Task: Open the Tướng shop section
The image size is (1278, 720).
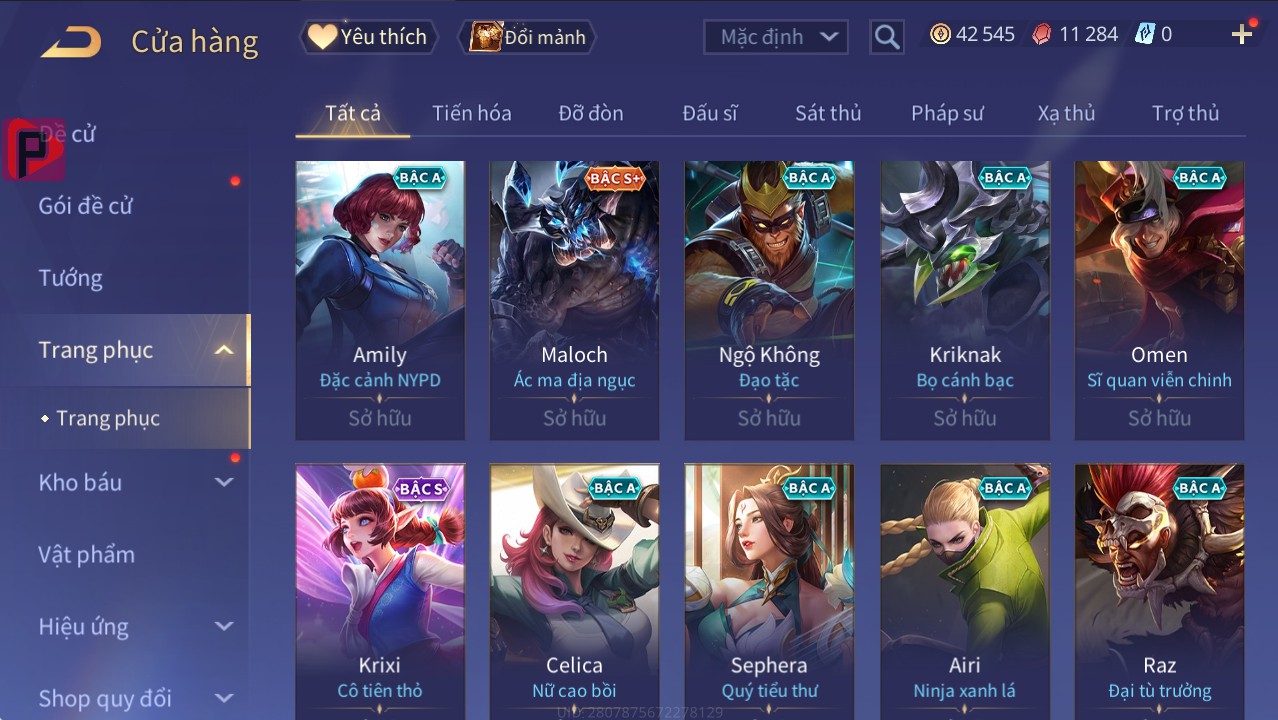Action: (71, 278)
